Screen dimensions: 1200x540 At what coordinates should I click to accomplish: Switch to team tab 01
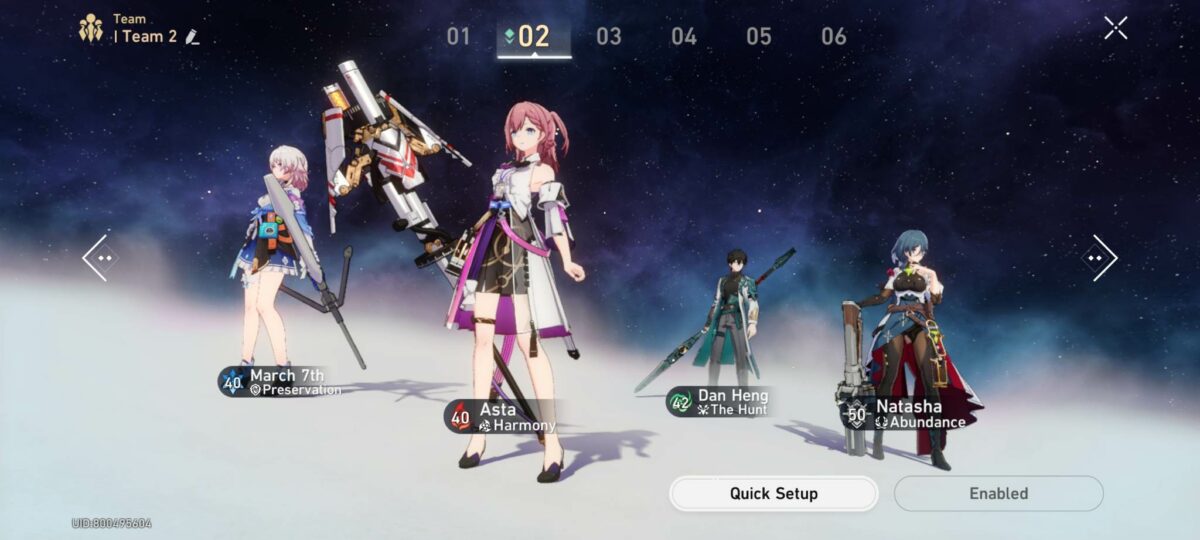pos(458,37)
